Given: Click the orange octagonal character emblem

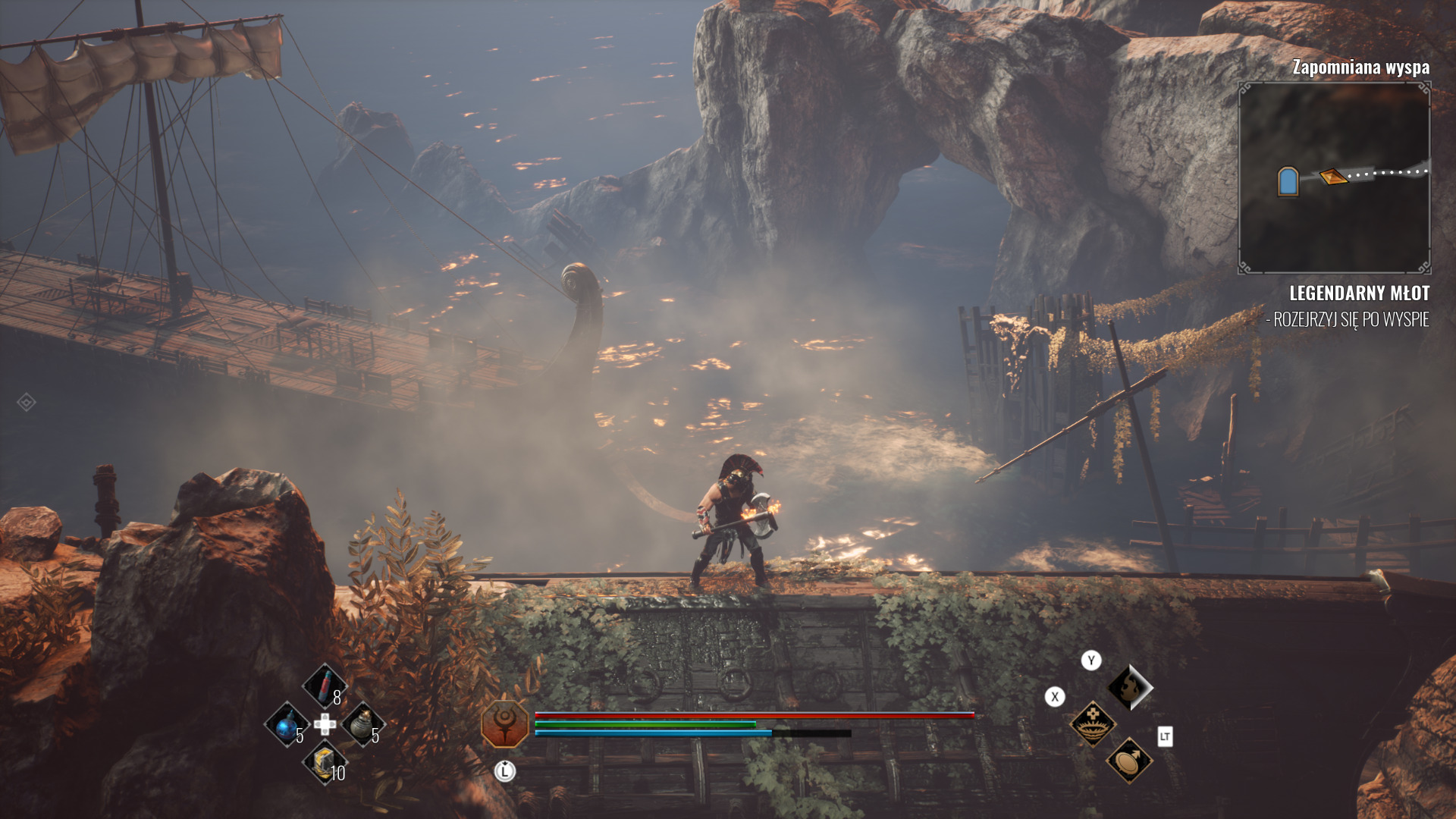Looking at the screenshot, I should coord(504,723).
